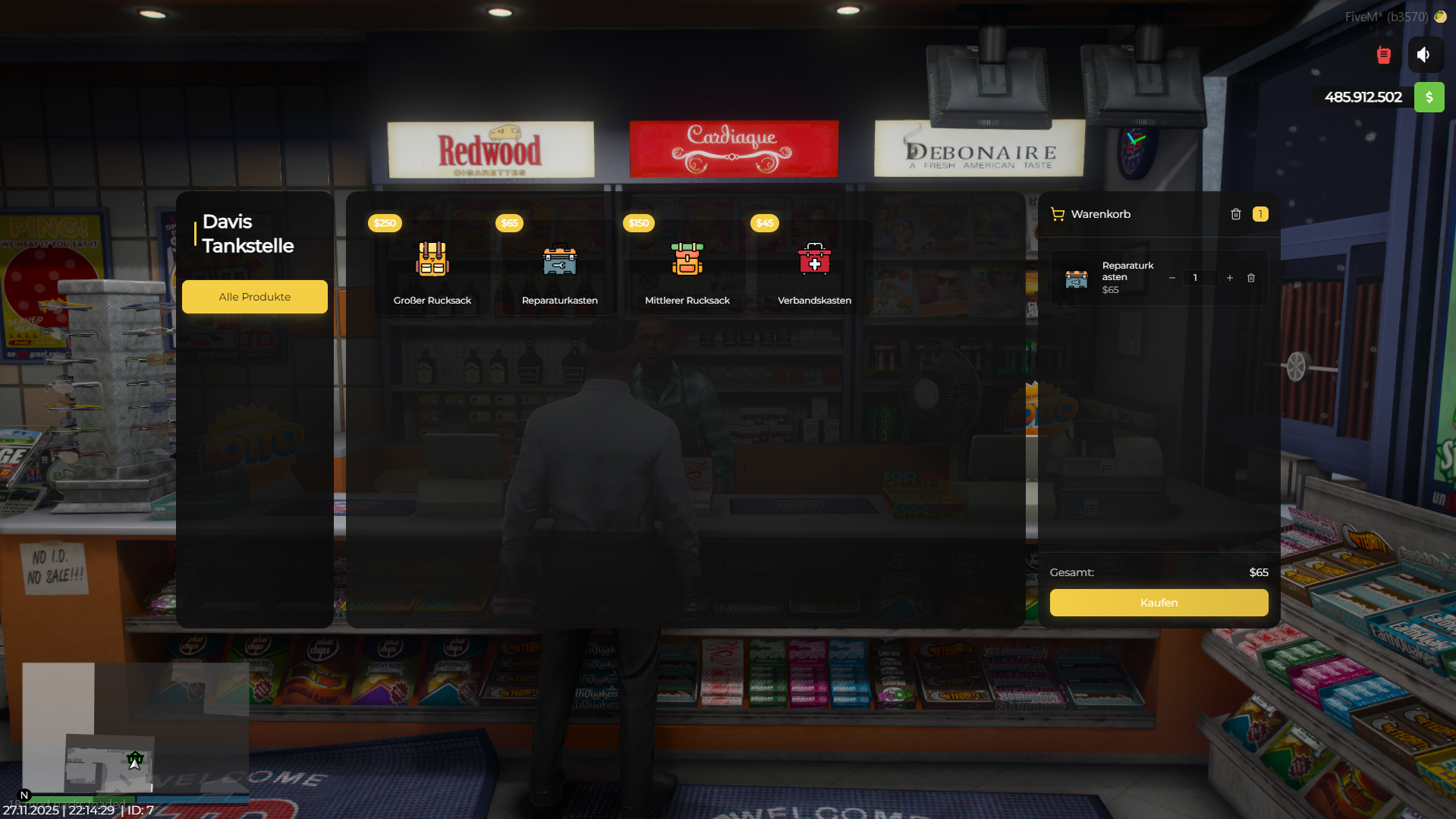Open the Alle Produkte category filter
The image size is (1456, 819).
[254, 296]
